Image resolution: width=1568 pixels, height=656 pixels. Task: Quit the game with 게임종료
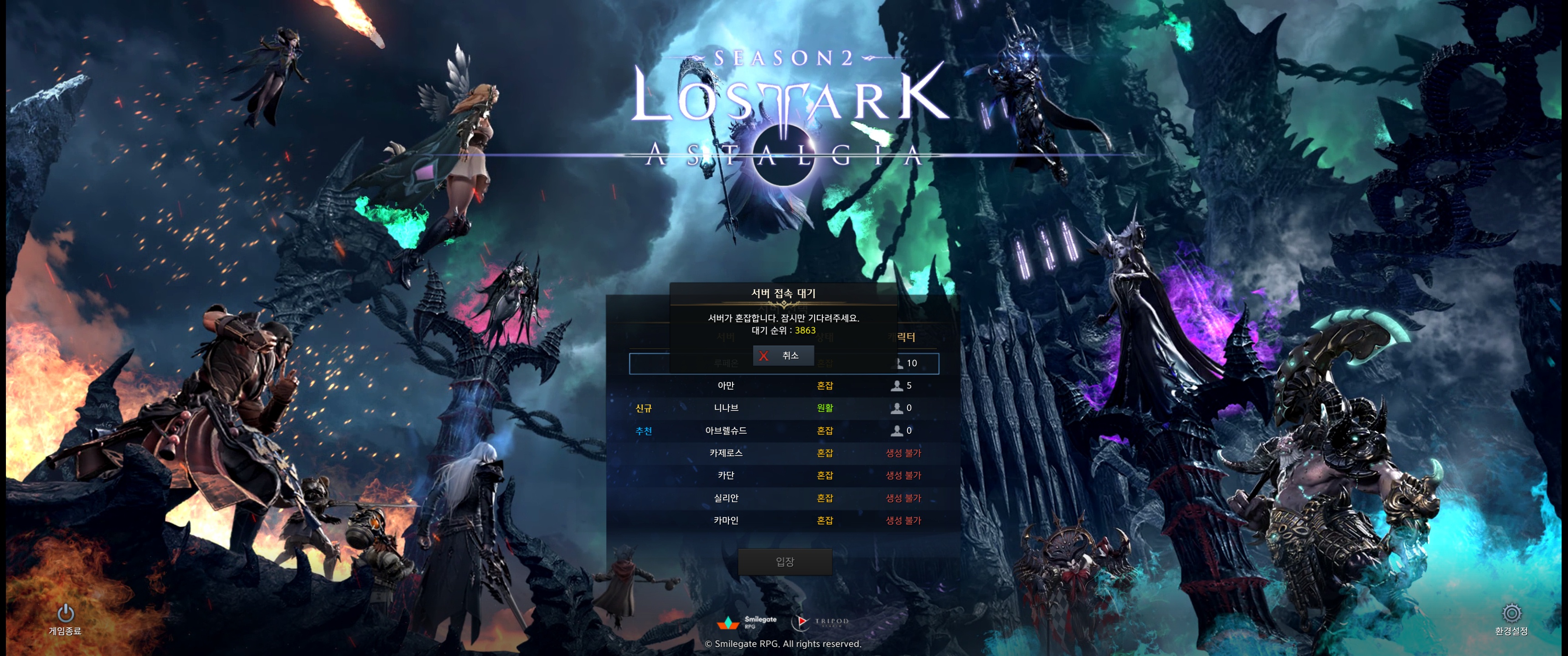pyautogui.click(x=65, y=618)
